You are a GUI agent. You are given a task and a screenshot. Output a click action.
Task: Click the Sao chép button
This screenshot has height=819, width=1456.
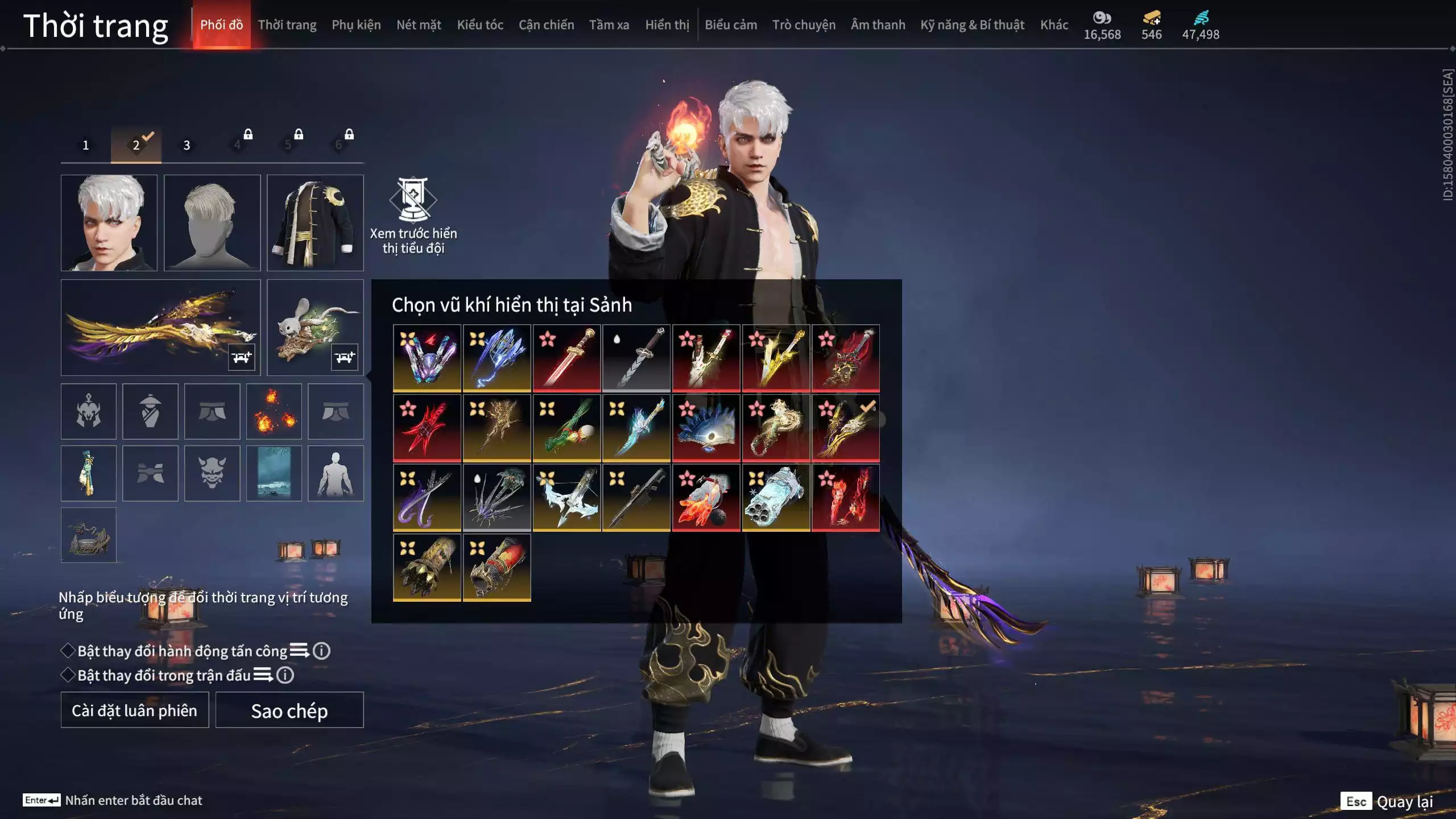[x=289, y=710]
